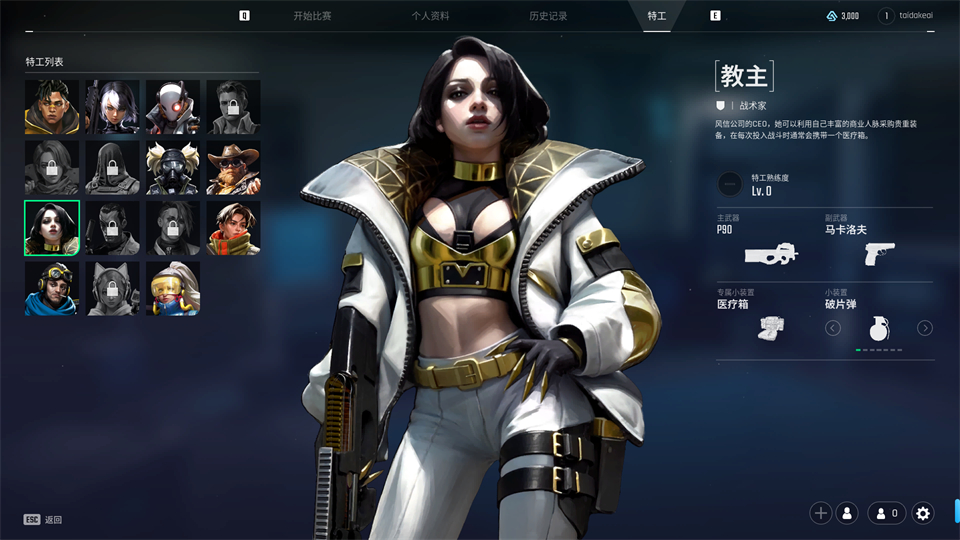Select the white-haired female agent portrait
Viewport: 960px width, 540px height.
pos(112,107)
